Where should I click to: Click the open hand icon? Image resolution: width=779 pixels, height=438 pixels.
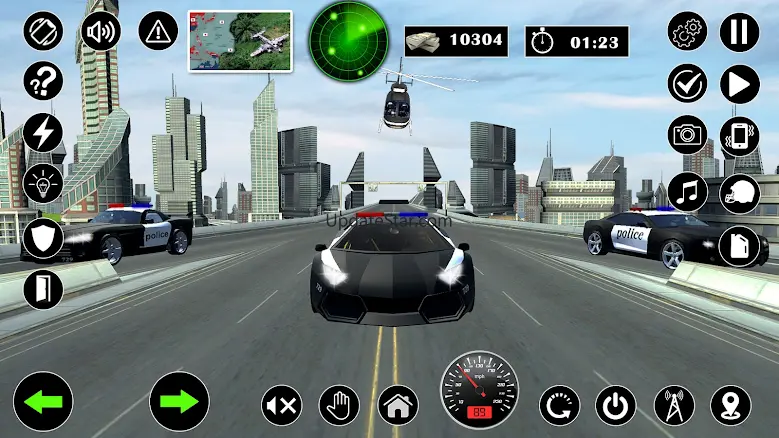tap(339, 405)
